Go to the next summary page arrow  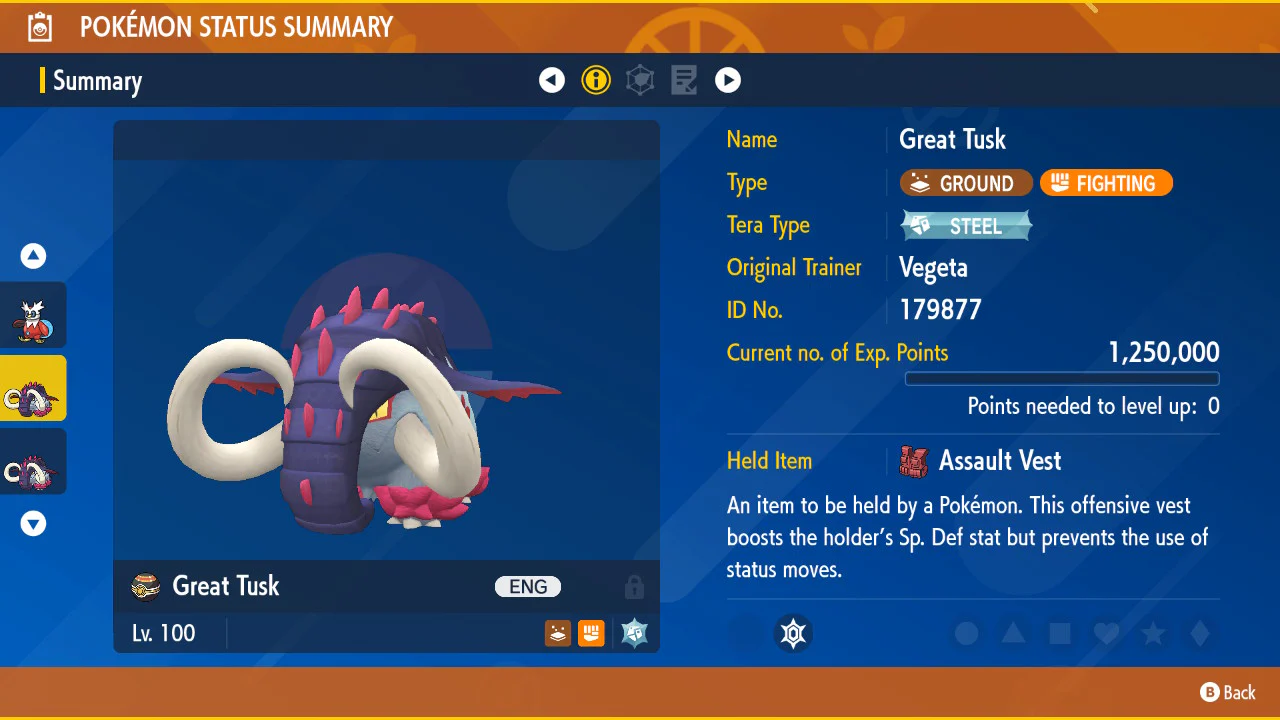click(x=728, y=80)
